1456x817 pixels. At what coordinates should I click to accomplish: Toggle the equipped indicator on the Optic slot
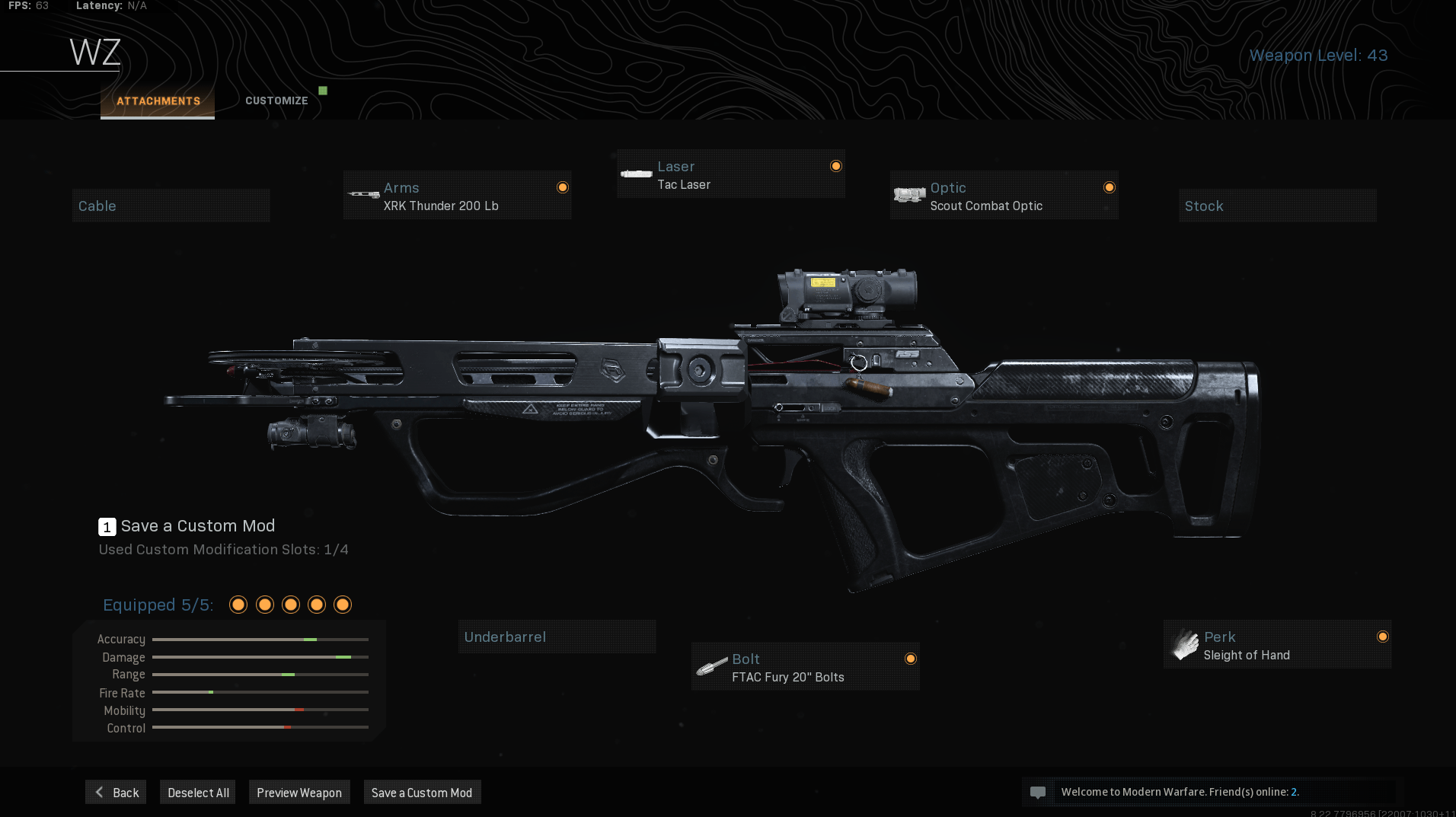tap(1110, 187)
